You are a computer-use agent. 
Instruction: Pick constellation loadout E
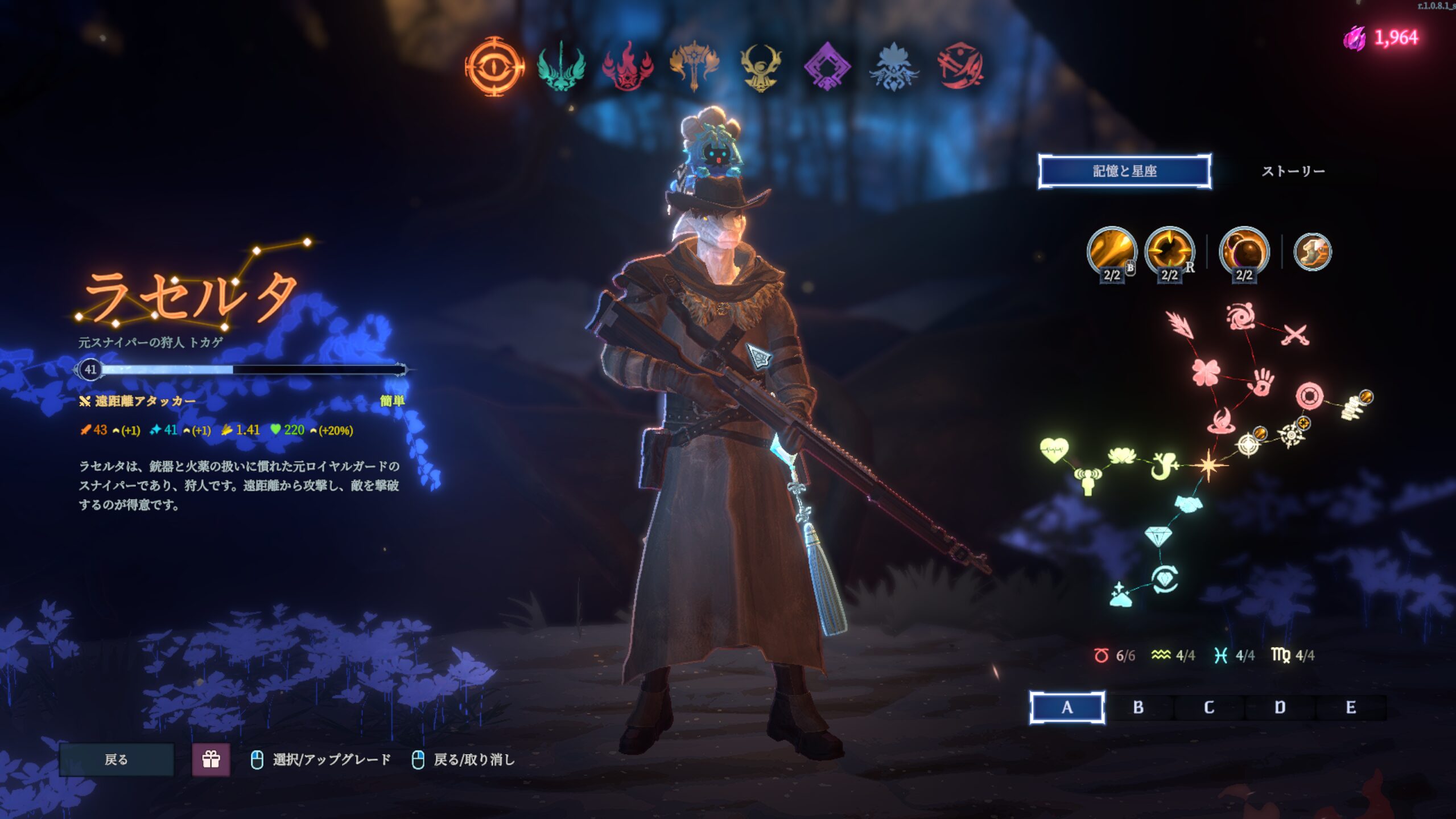(x=1351, y=707)
